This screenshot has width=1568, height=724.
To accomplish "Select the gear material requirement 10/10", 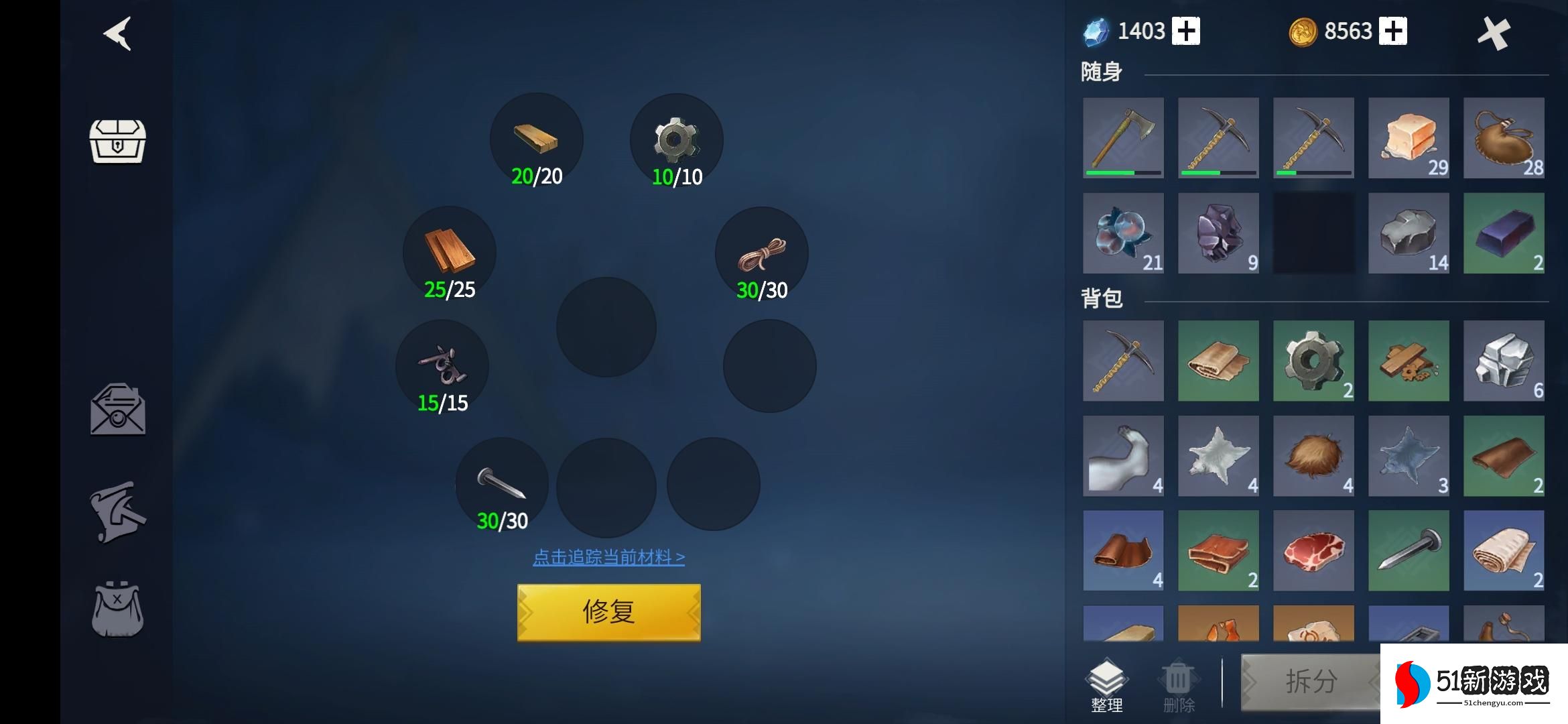I will pos(676,141).
